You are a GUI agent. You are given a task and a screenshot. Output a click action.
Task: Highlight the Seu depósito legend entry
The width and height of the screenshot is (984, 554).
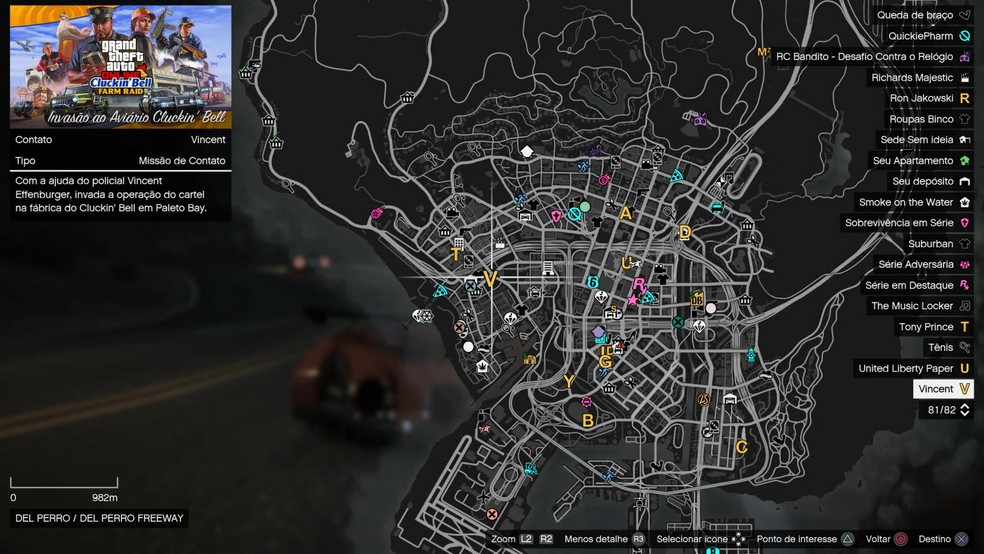(x=930, y=181)
